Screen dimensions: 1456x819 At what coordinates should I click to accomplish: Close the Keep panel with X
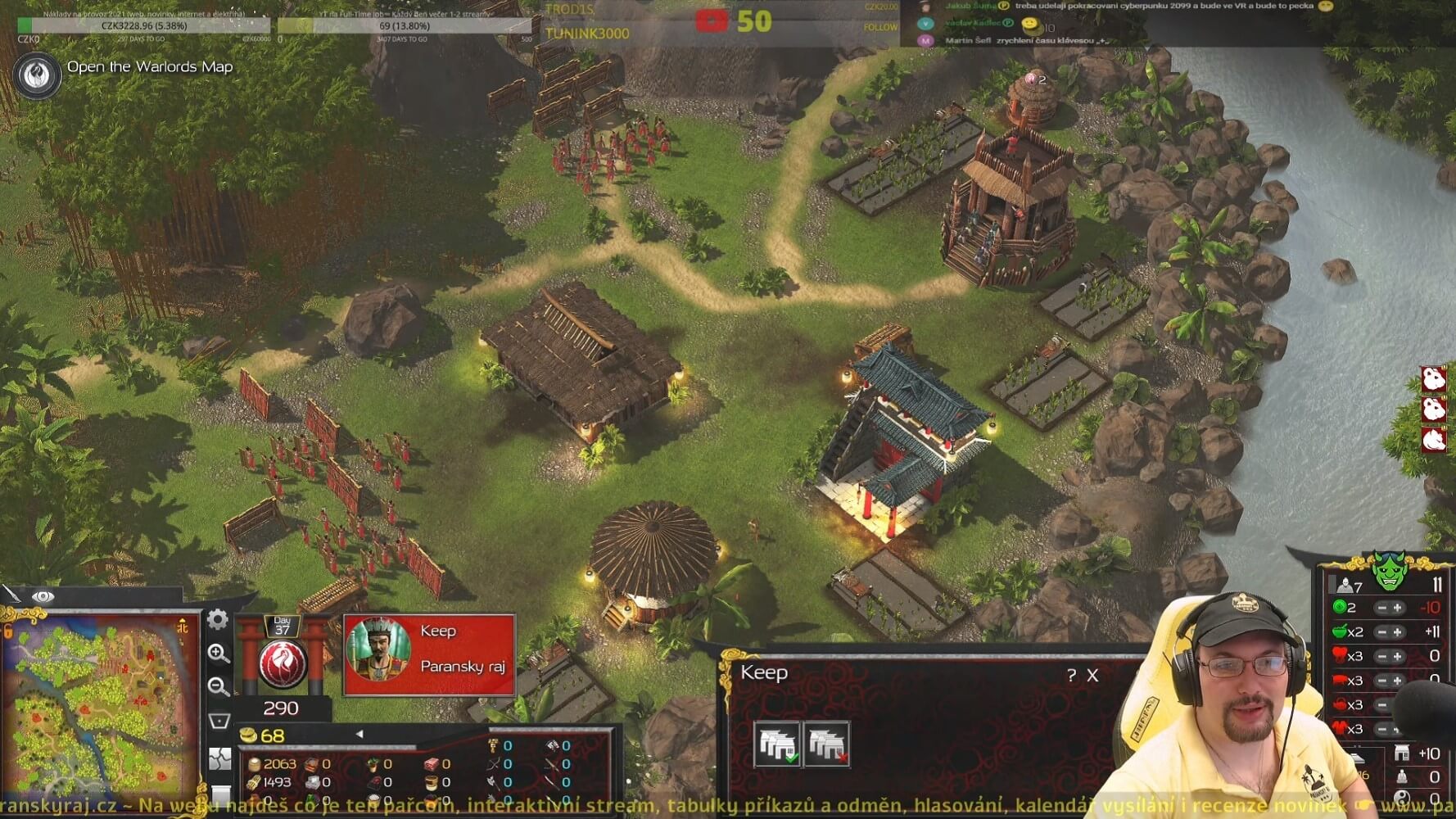[1092, 676]
